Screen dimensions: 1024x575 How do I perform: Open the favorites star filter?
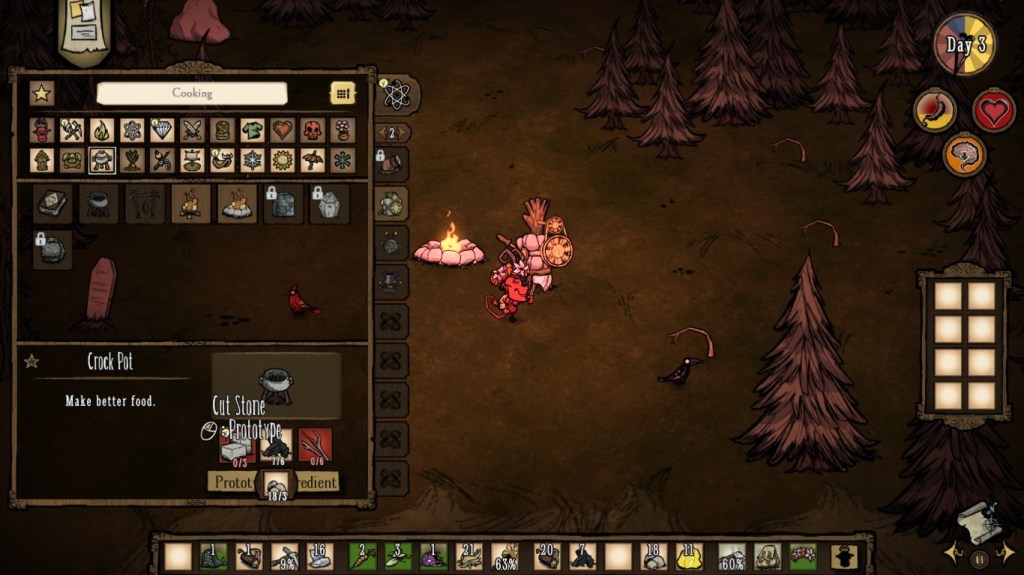tap(41, 93)
